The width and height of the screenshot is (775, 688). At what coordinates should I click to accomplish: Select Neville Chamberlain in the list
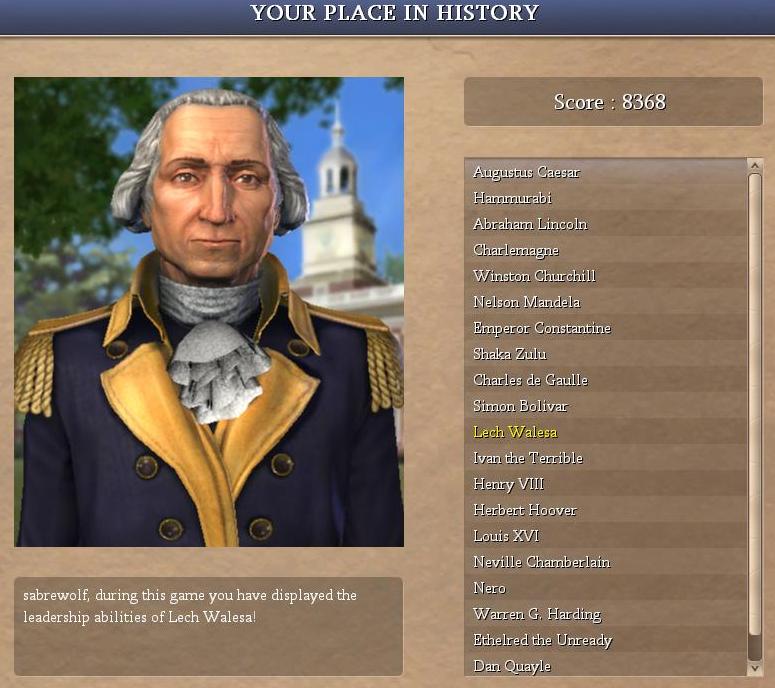coord(541,562)
